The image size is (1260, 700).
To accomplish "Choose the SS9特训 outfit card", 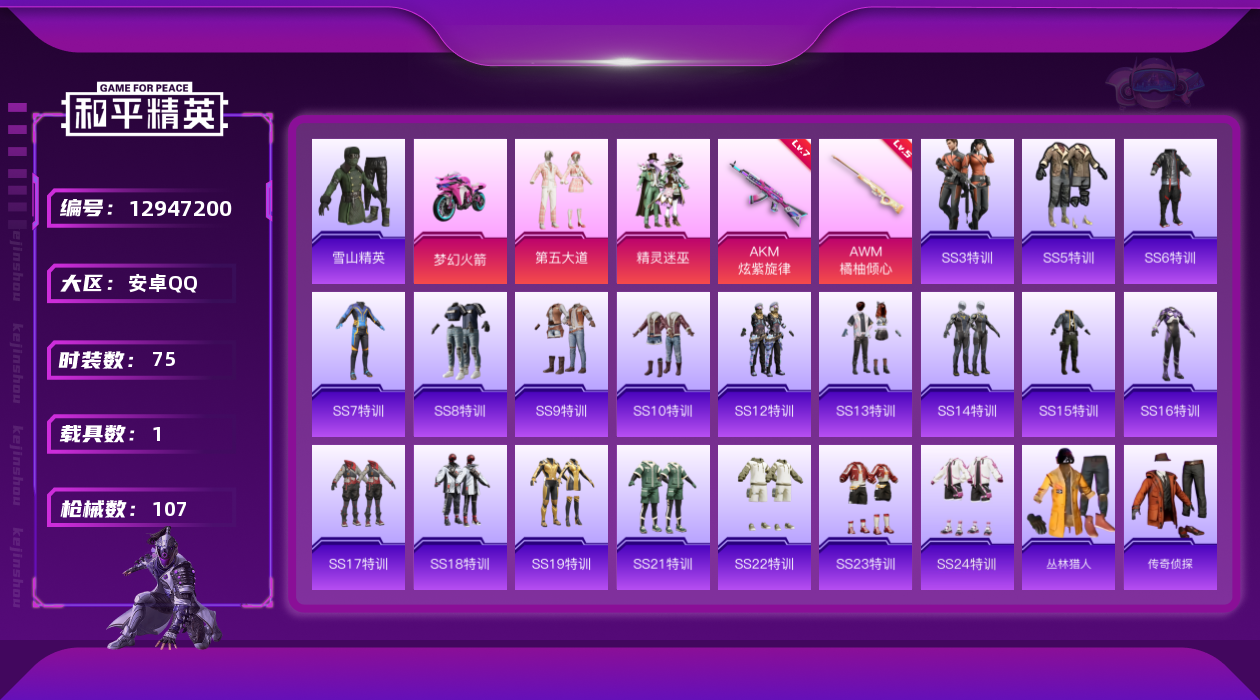I will coord(561,364).
